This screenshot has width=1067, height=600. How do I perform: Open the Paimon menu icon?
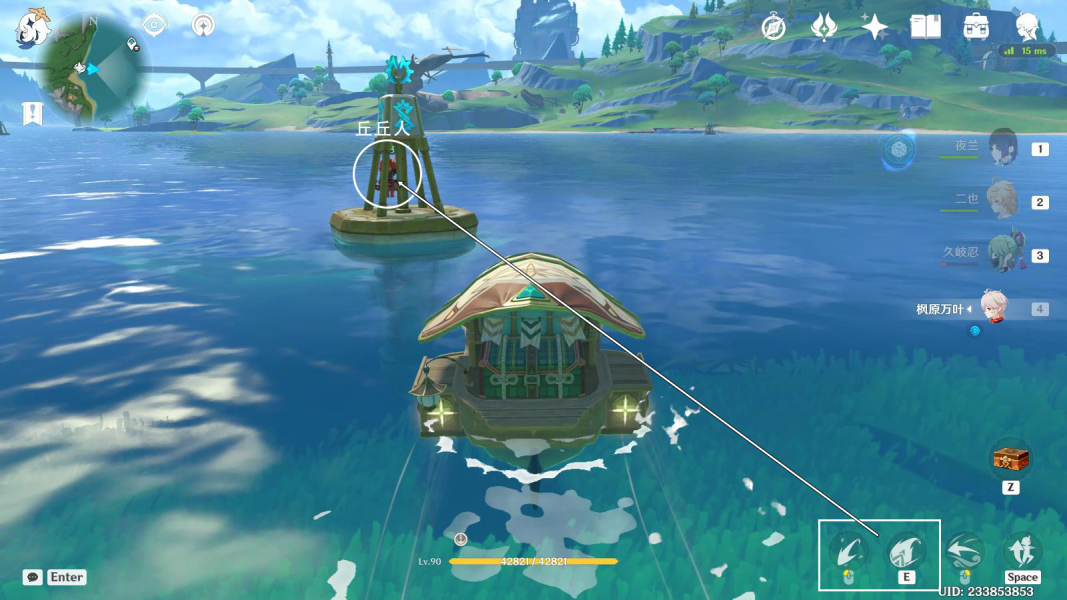33,28
